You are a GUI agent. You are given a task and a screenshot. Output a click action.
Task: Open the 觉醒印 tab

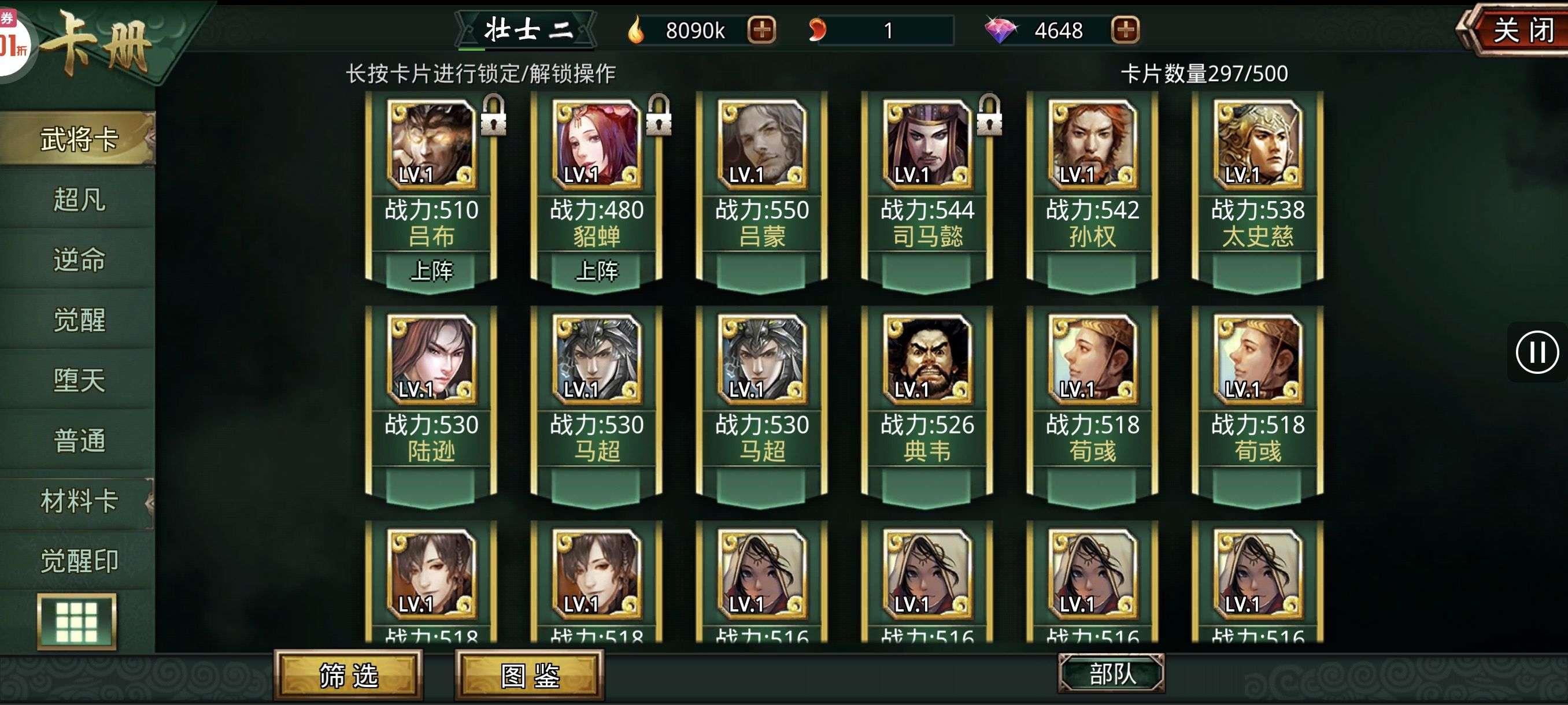tap(79, 561)
